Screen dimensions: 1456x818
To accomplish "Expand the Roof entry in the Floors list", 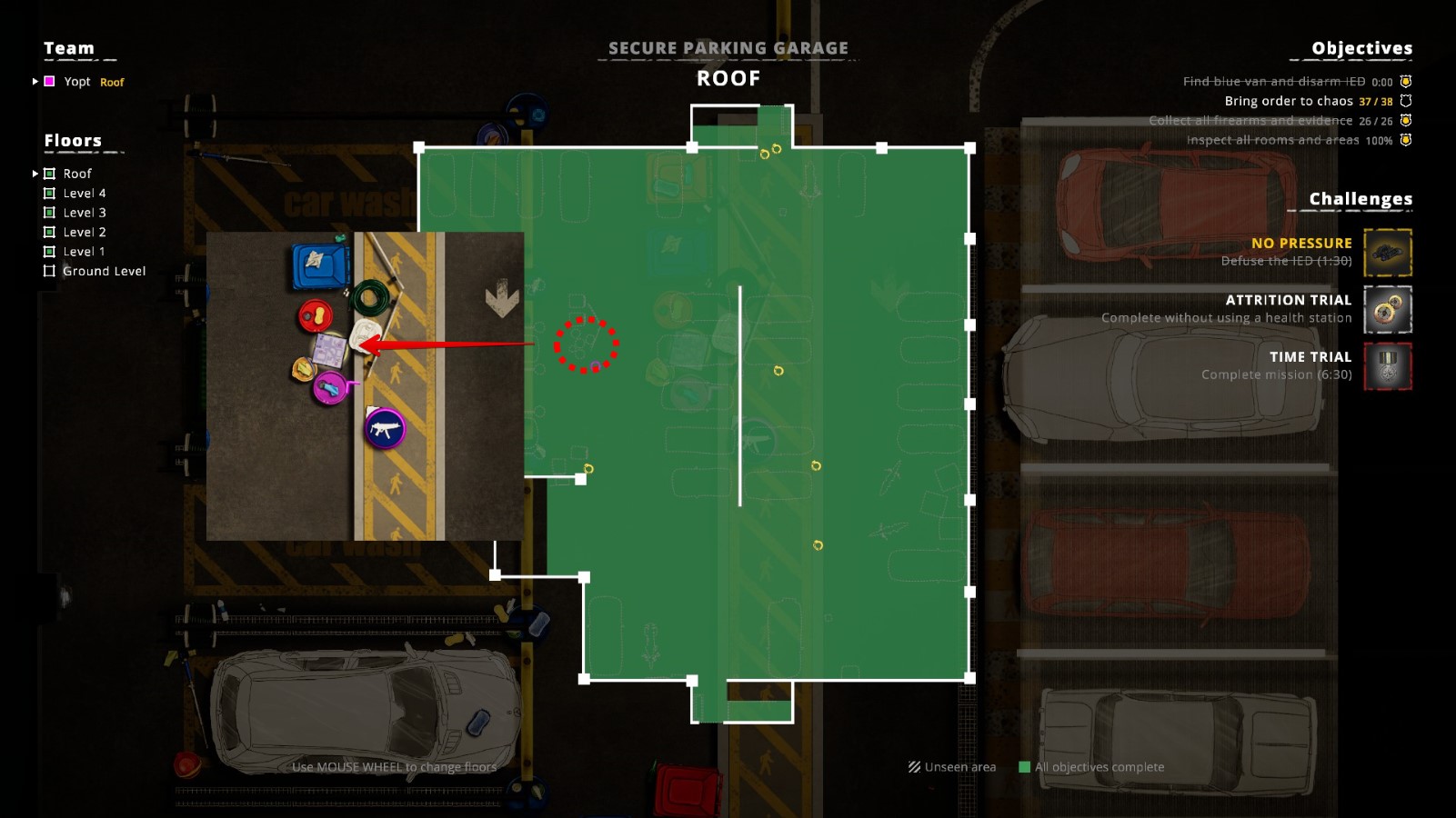I will click(x=35, y=173).
